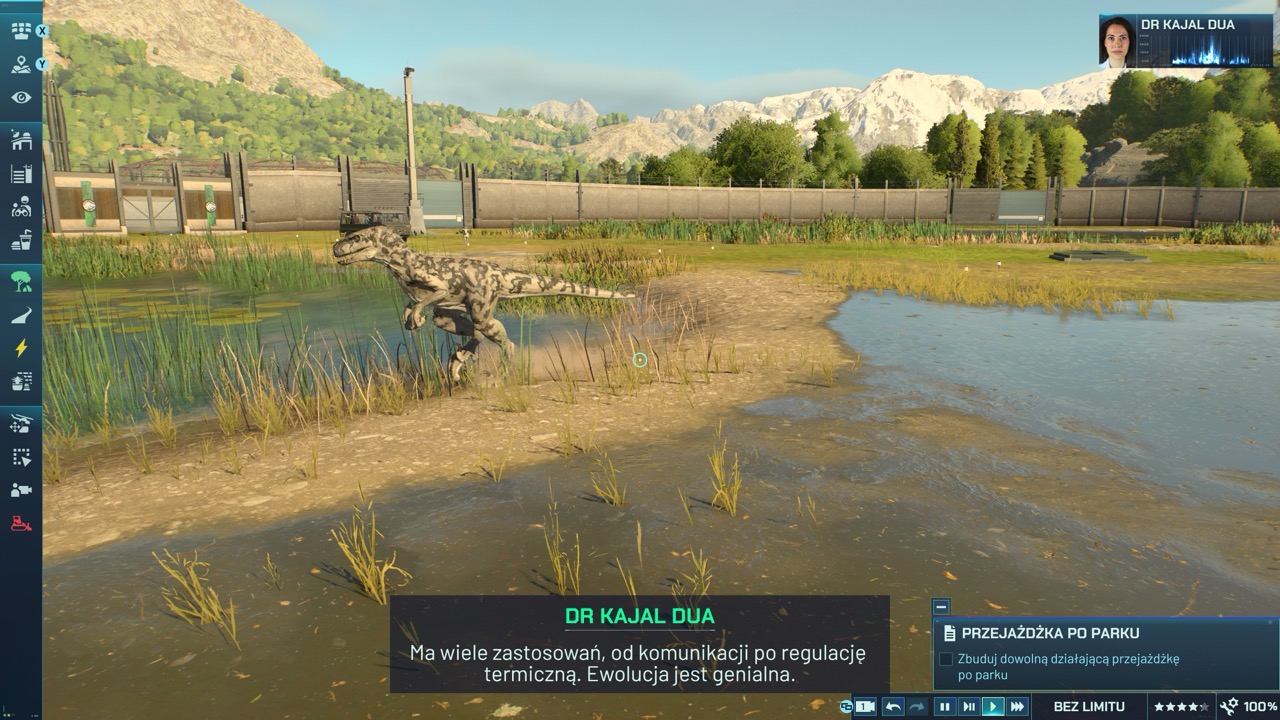Pause the game simulation
1280x720 pixels.
coord(944,707)
